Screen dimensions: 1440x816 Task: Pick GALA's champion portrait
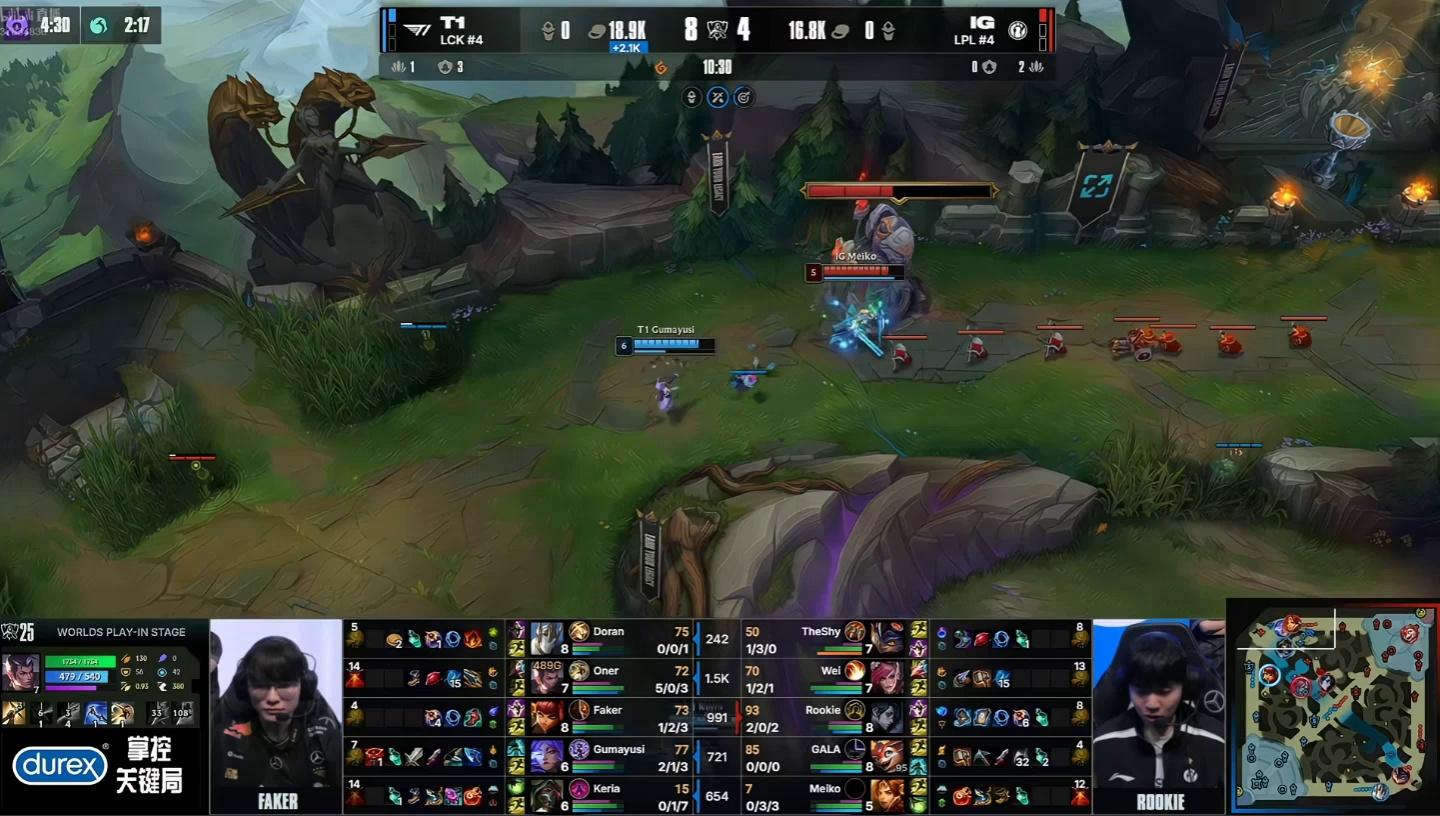886,756
